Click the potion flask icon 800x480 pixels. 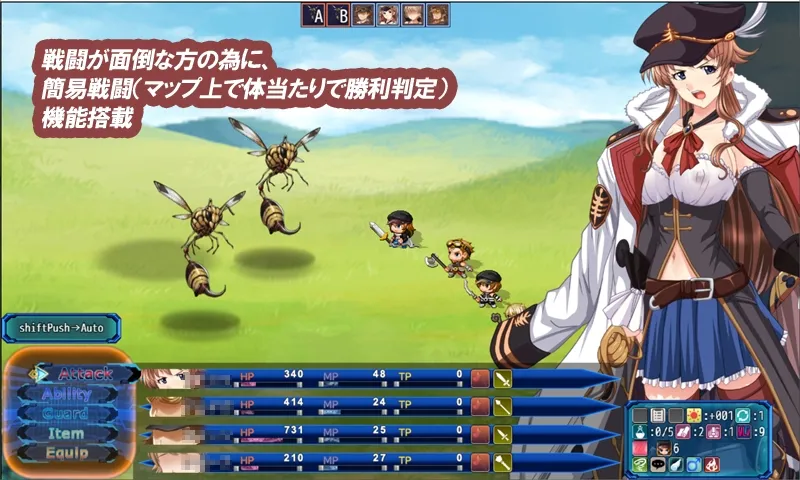pyautogui.click(x=640, y=432)
